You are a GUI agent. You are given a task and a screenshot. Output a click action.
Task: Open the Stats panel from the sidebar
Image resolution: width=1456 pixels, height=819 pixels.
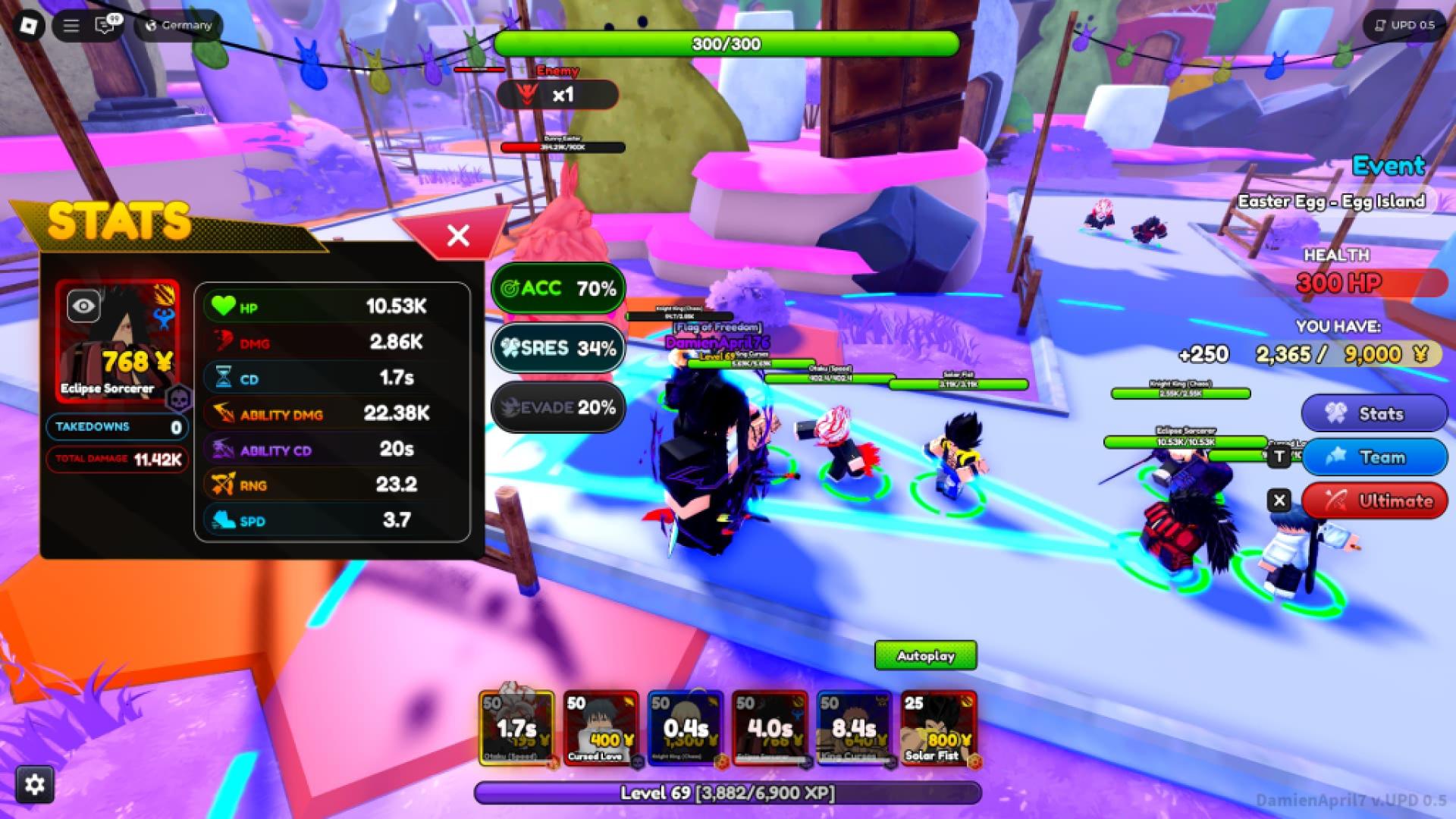point(1374,413)
